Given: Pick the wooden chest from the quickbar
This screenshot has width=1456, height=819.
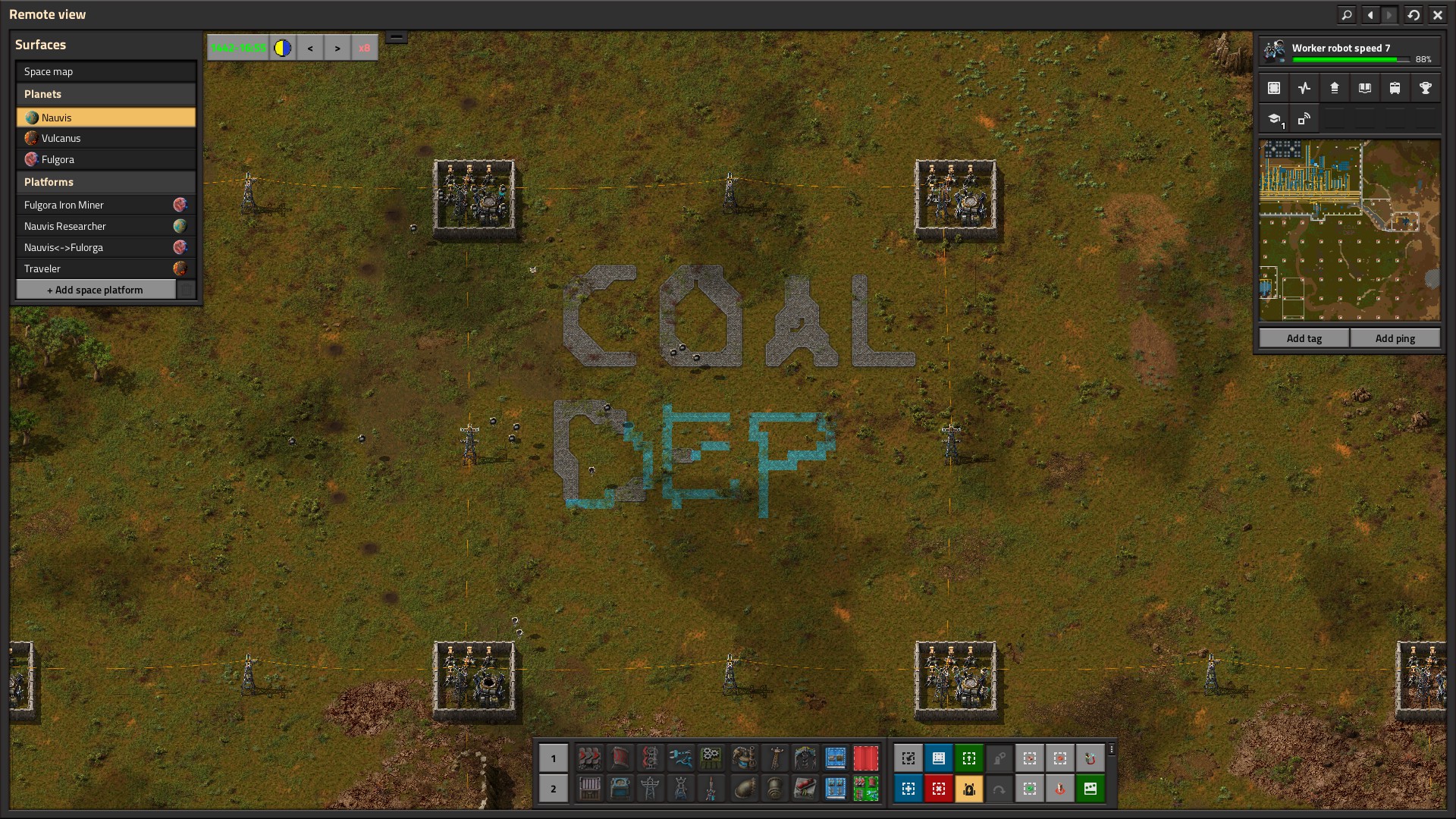Looking at the screenshot, I should 589,789.
